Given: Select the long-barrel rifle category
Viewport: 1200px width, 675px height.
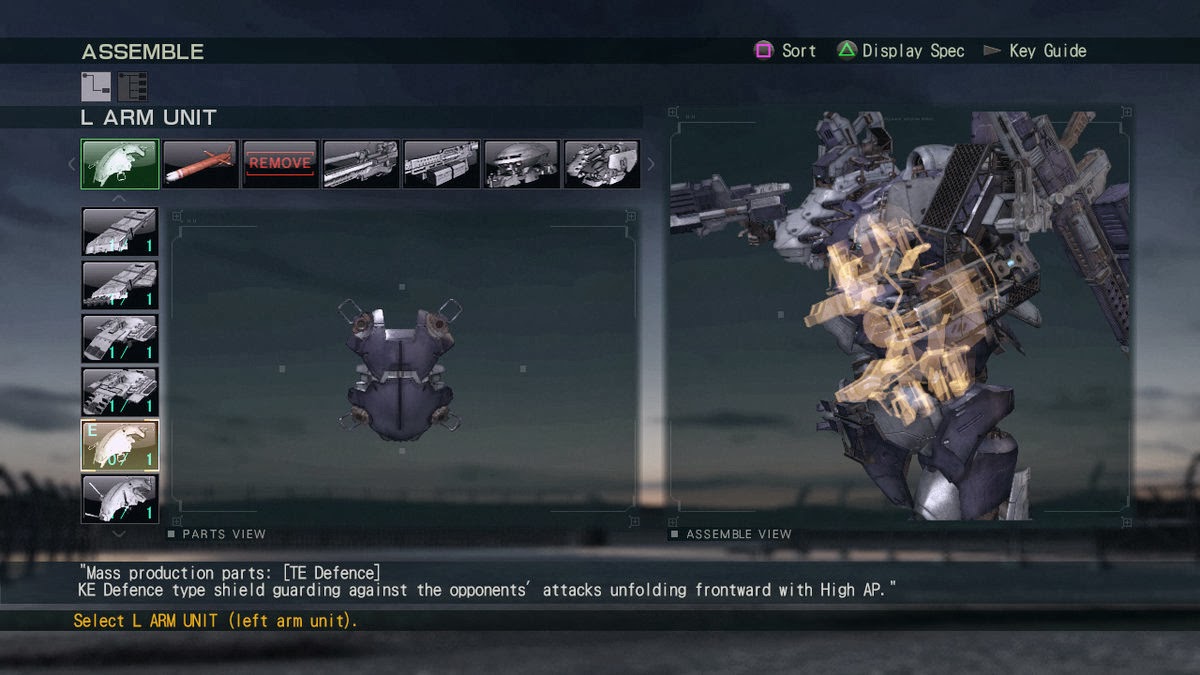Looking at the screenshot, I should pos(361,164).
